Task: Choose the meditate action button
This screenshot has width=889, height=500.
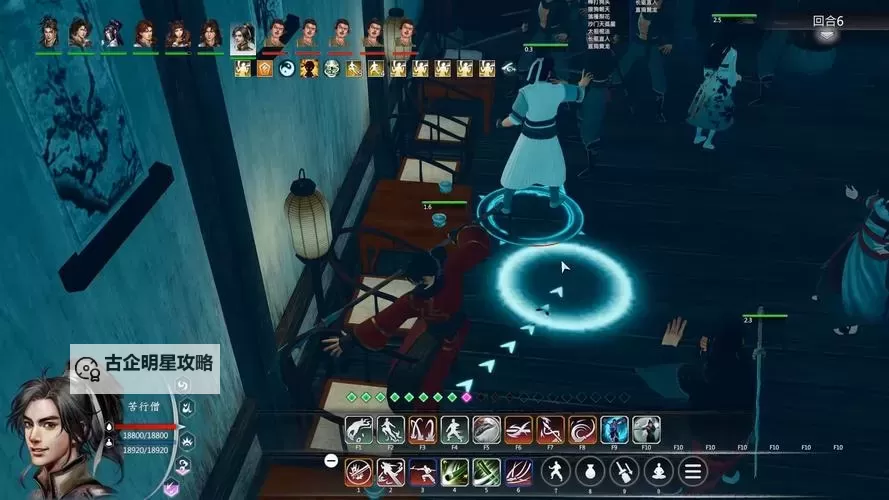Action: point(658,471)
